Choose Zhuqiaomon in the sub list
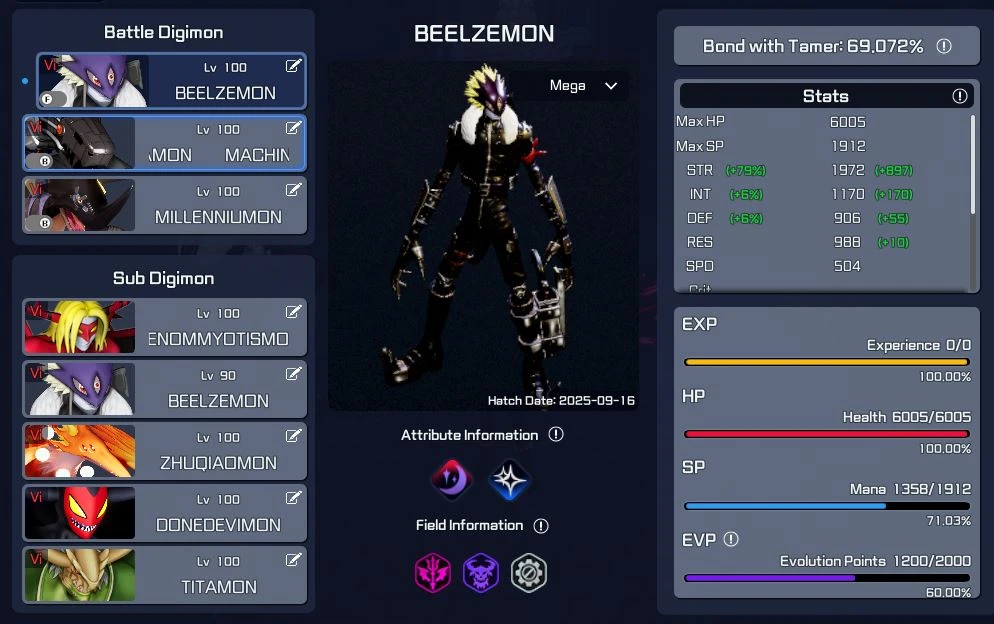The height and width of the screenshot is (624, 994). click(x=165, y=451)
